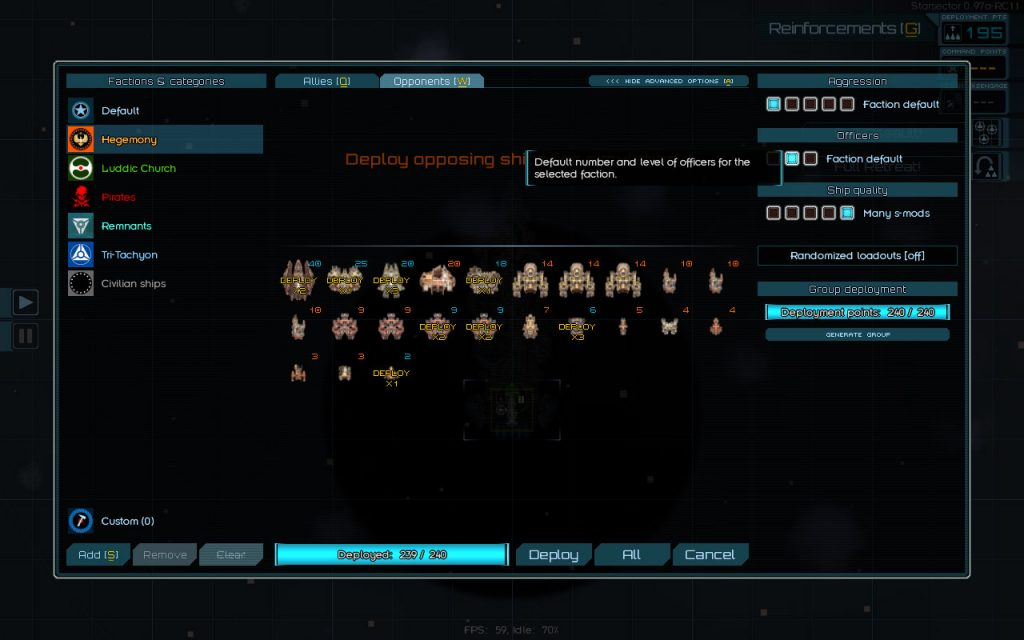Choose Tri-Tachyon from the faction list
Viewport: 1024px width, 640px height.
pyautogui.click(x=129, y=255)
